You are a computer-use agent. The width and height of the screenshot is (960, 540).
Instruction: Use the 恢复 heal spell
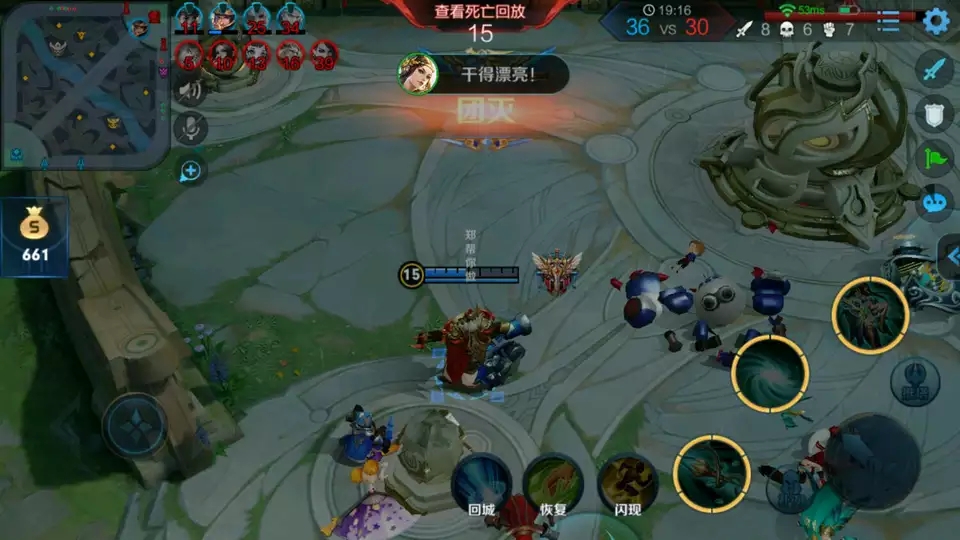tap(553, 483)
